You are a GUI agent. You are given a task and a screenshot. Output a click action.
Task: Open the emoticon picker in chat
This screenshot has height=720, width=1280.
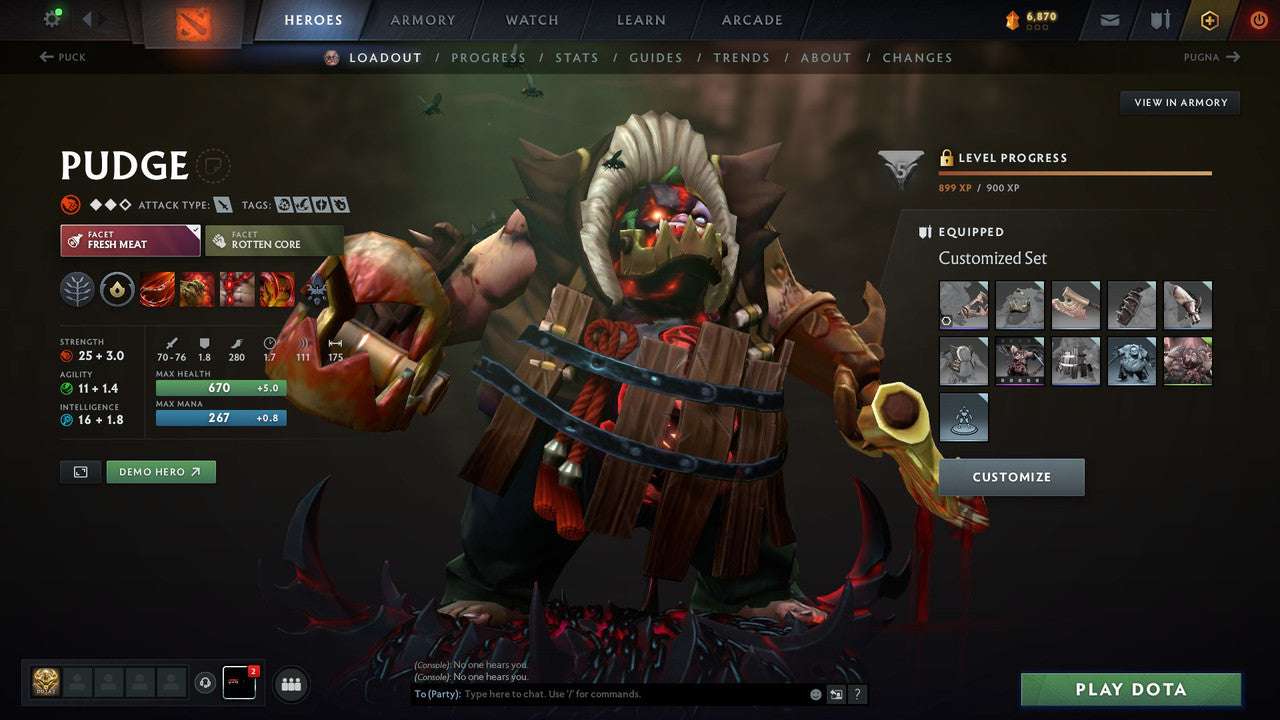[814, 693]
